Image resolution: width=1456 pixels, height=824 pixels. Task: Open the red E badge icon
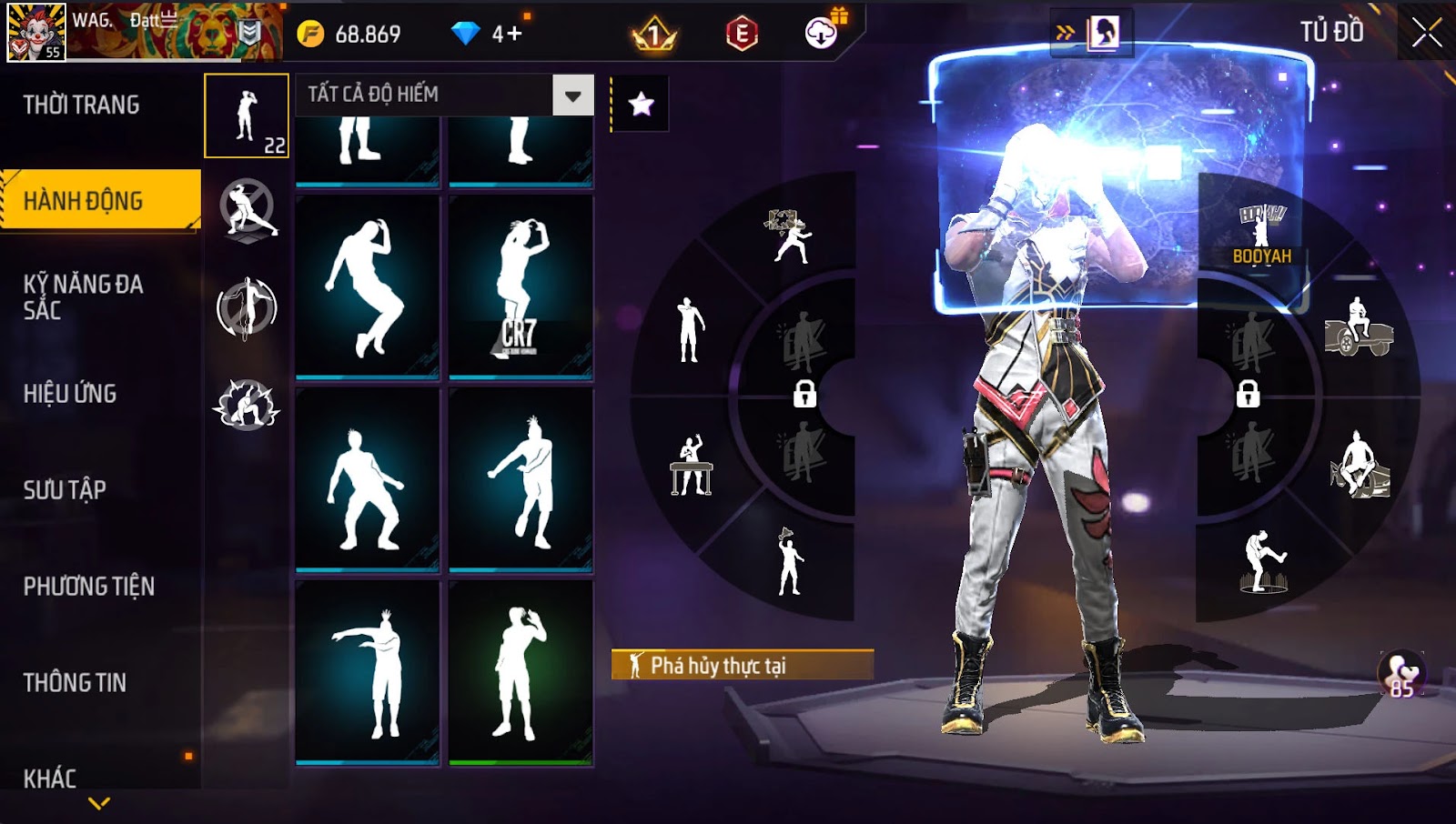pos(742,35)
